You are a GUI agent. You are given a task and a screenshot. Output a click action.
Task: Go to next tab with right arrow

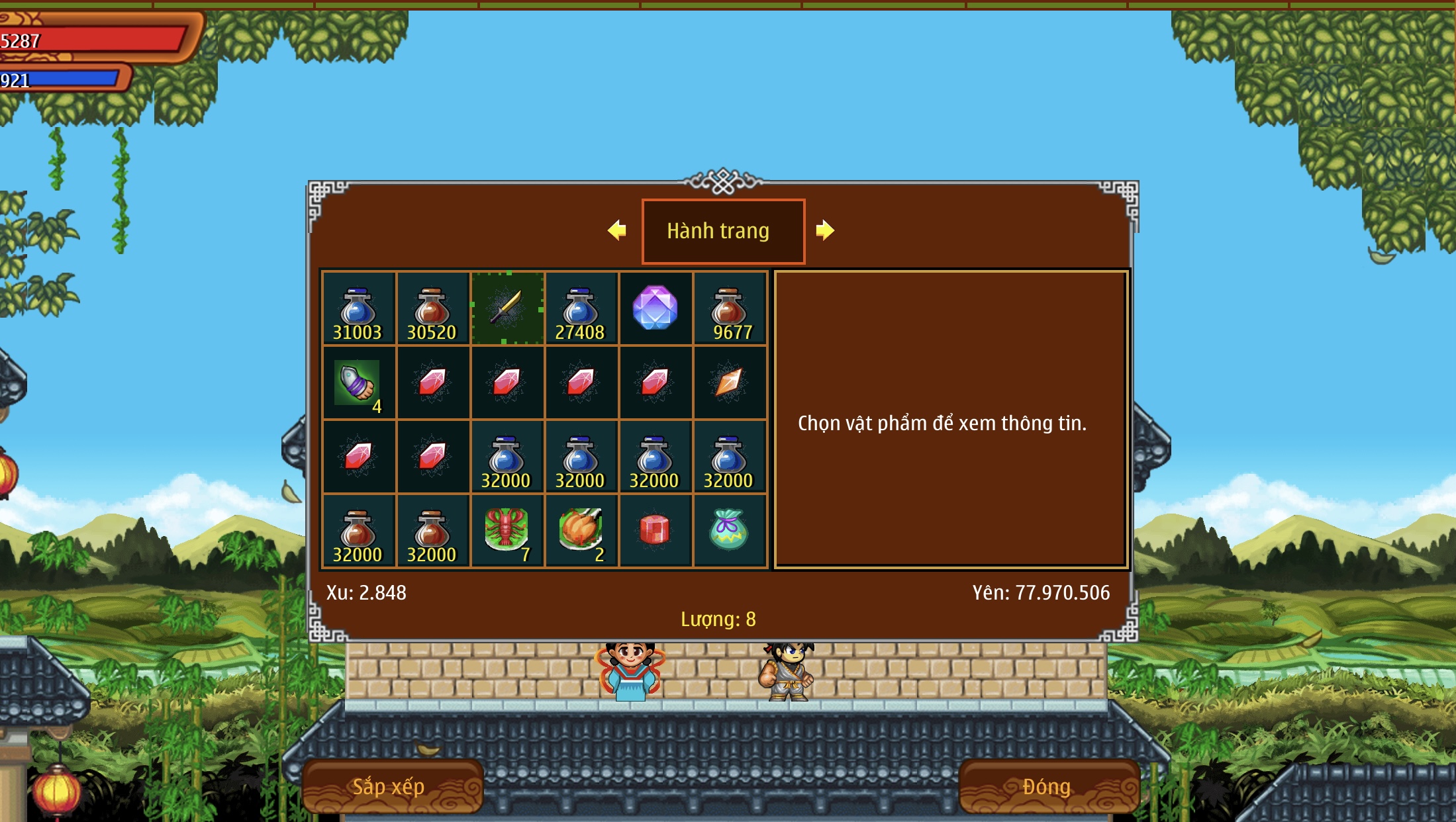coord(825,230)
